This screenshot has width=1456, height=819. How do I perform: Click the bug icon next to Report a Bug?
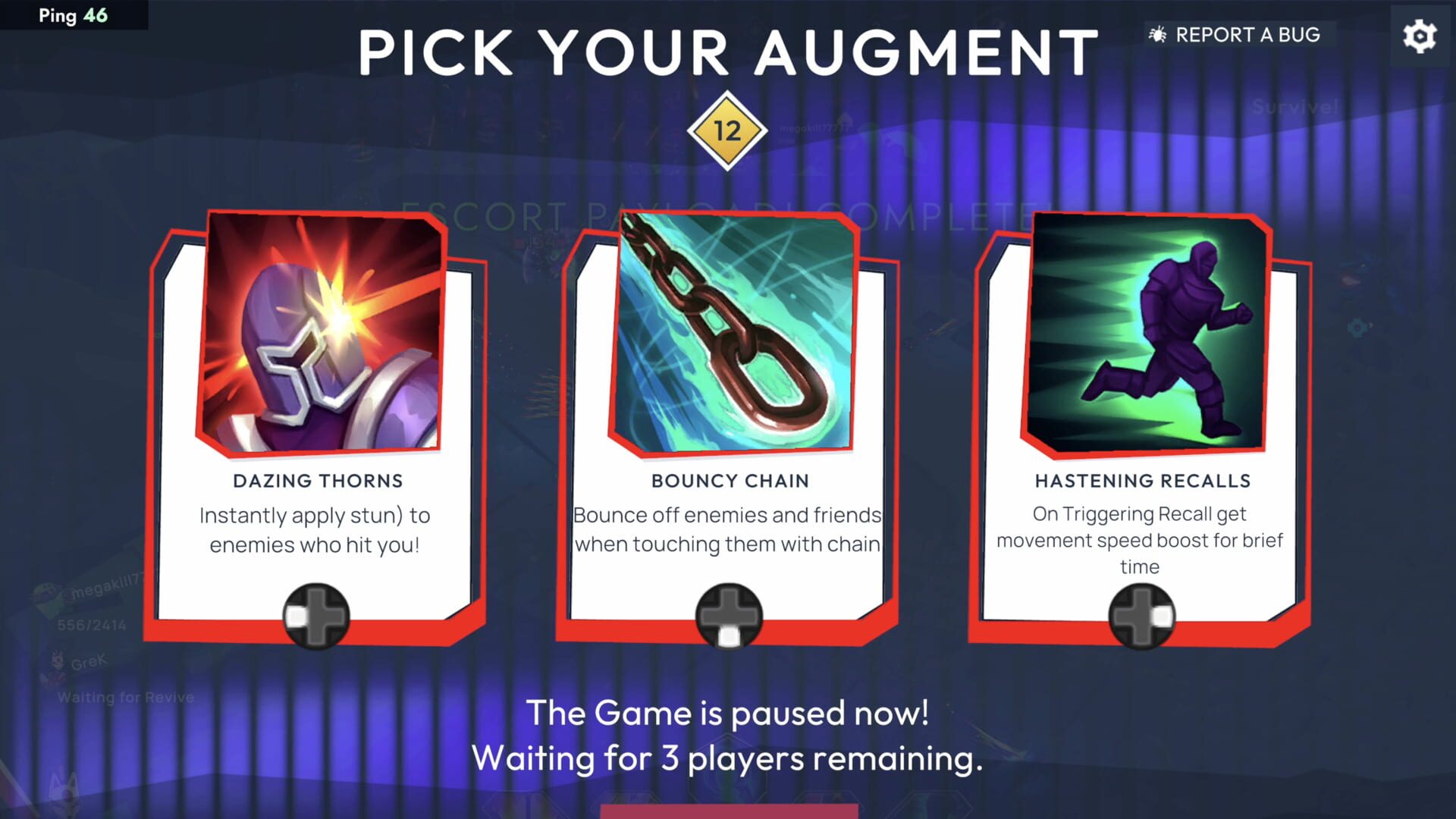tap(1158, 33)
